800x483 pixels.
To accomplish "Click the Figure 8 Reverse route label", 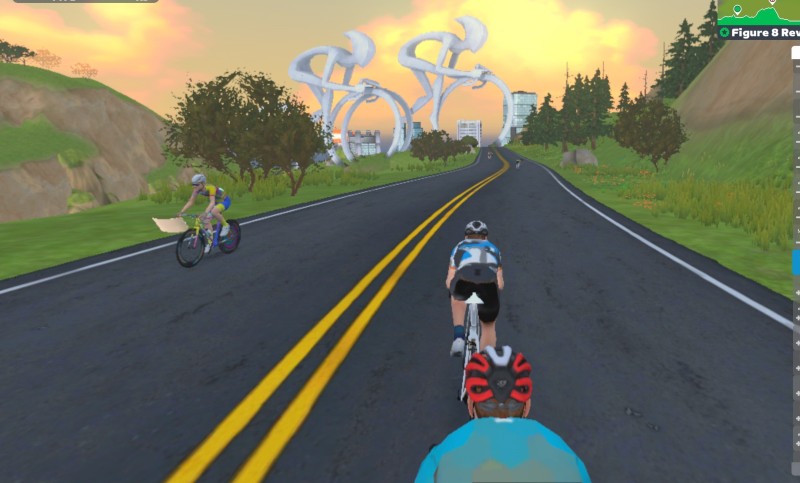I will click(x=761, y=33).
